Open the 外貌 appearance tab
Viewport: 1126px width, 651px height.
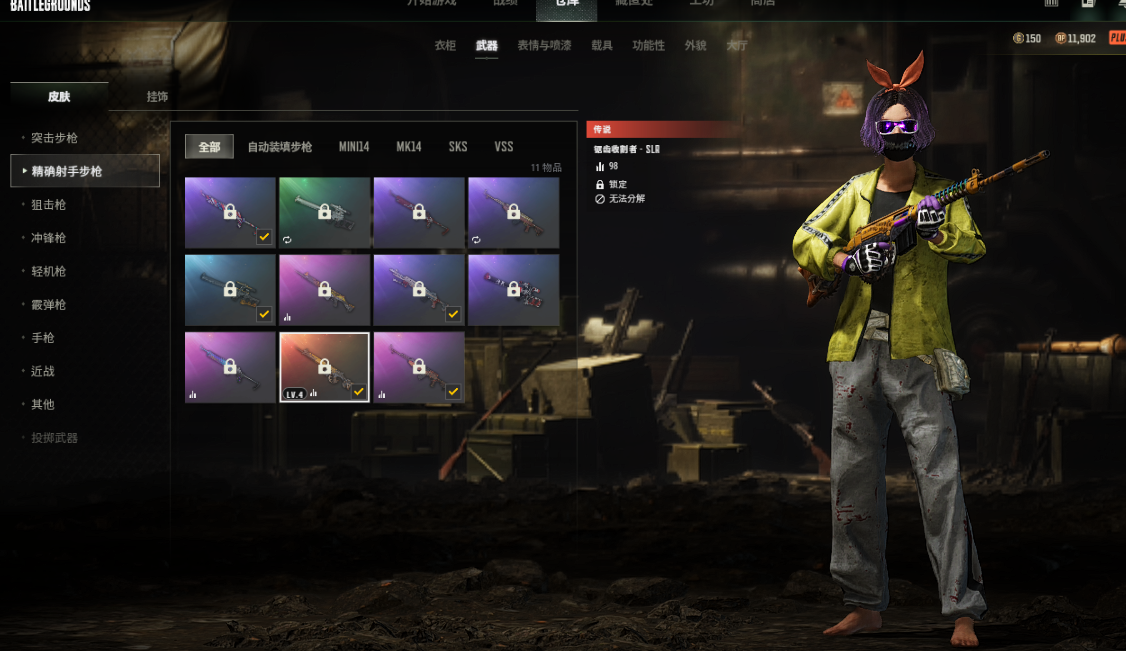pyautogui.click(x=695, y=46)
